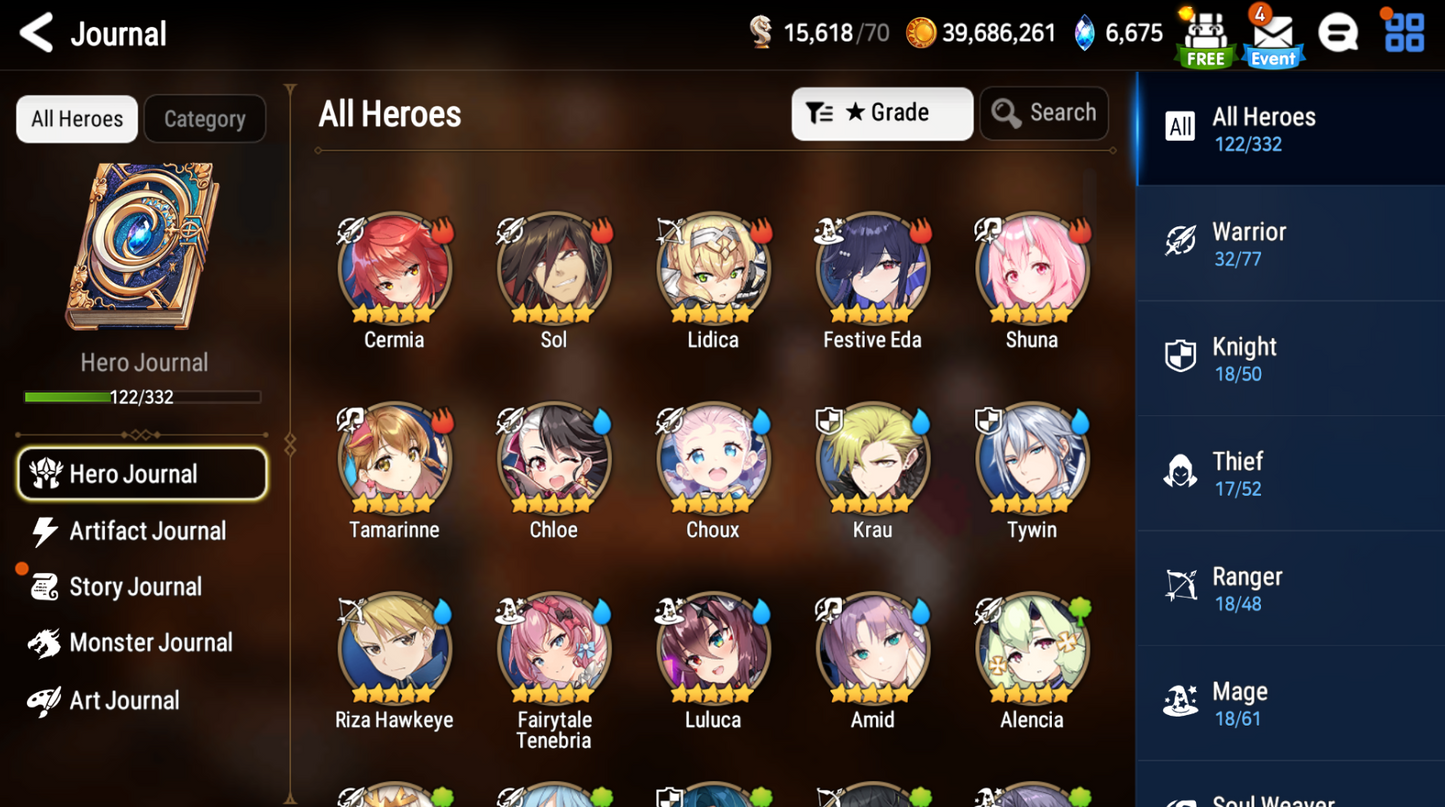Viewport: 1445px width, 807px height.
Task: Select the Thief class filter
Action: [x=1289, y=472]
